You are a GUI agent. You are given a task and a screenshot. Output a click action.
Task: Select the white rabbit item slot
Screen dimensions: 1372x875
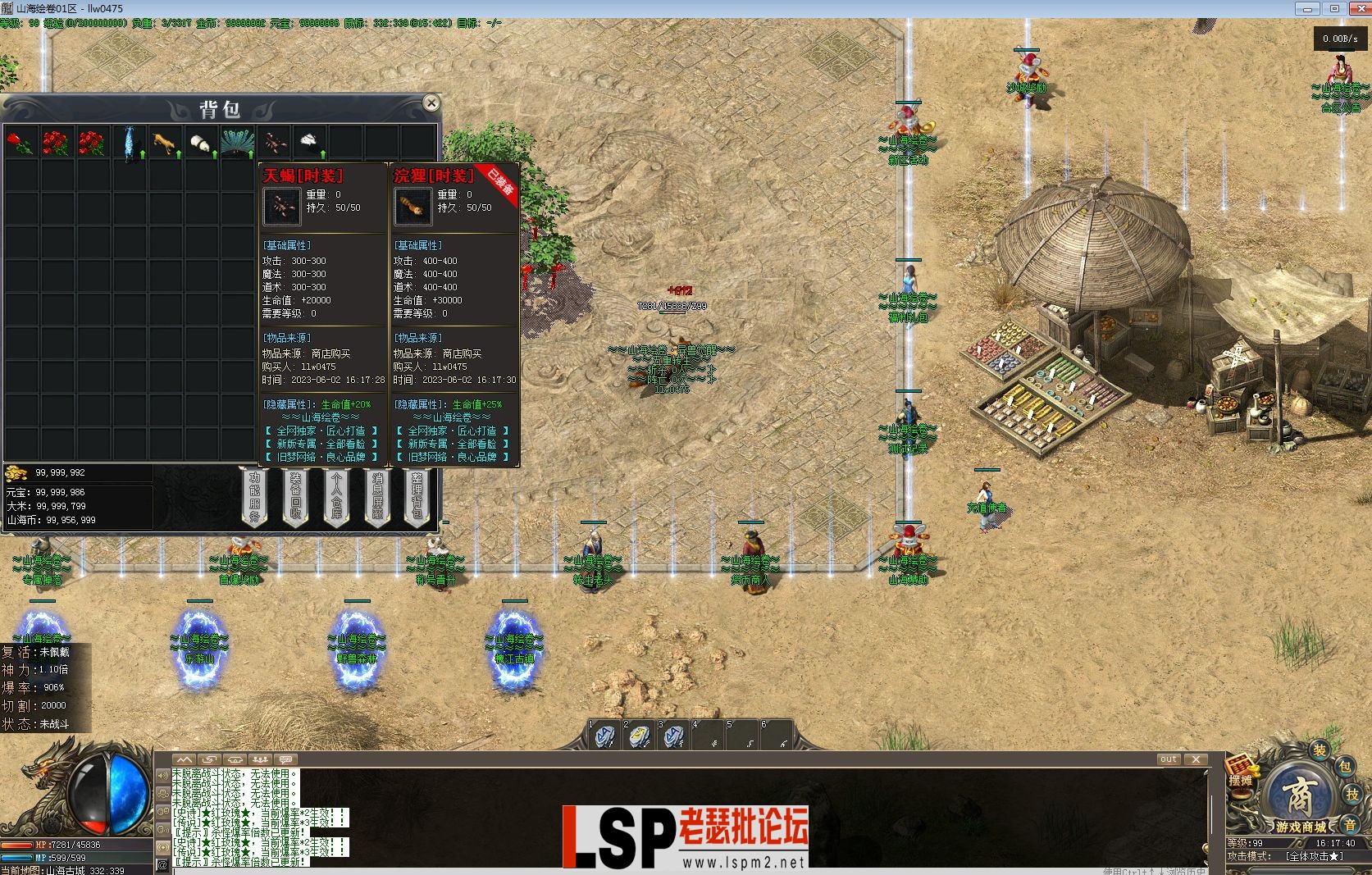tap(310, 143)
